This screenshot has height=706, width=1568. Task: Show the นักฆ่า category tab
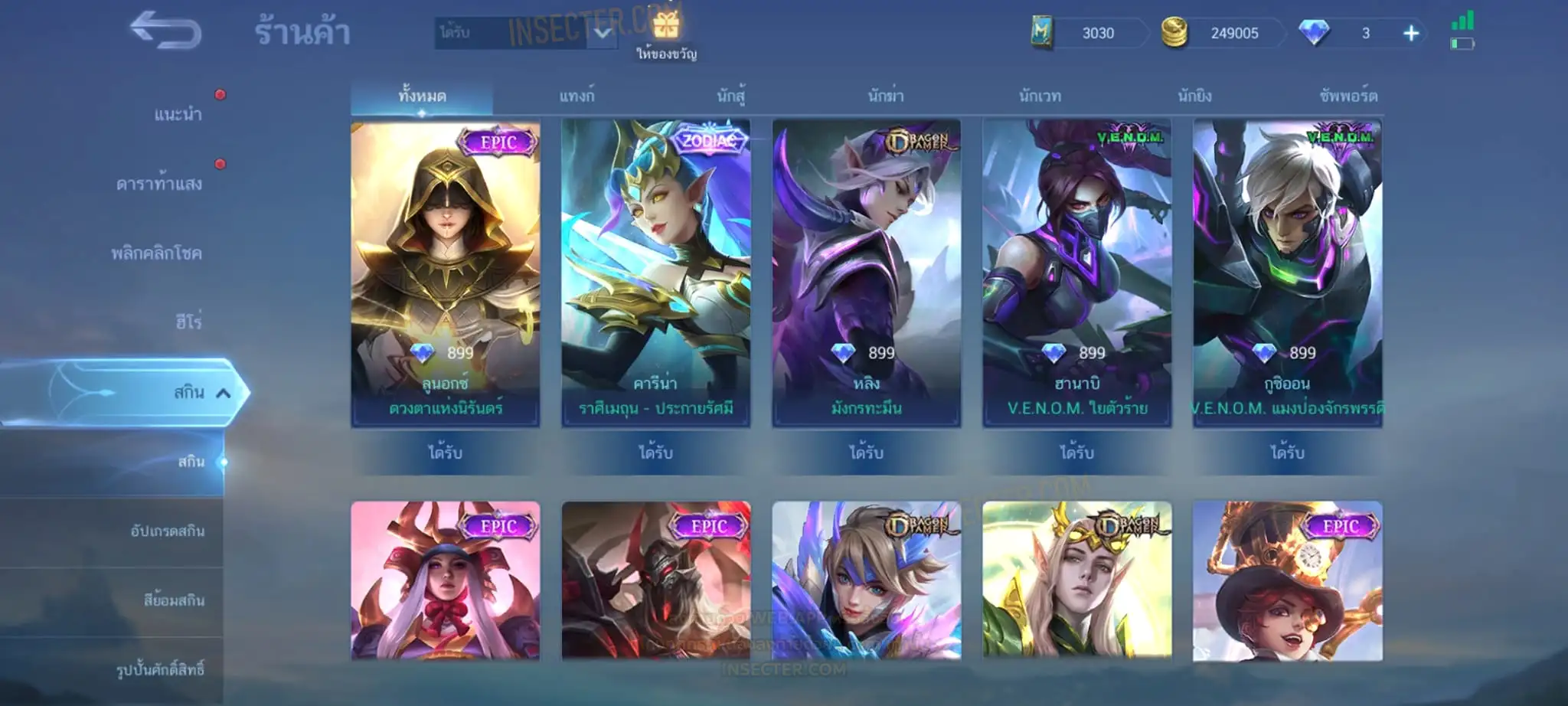[886, 96]
